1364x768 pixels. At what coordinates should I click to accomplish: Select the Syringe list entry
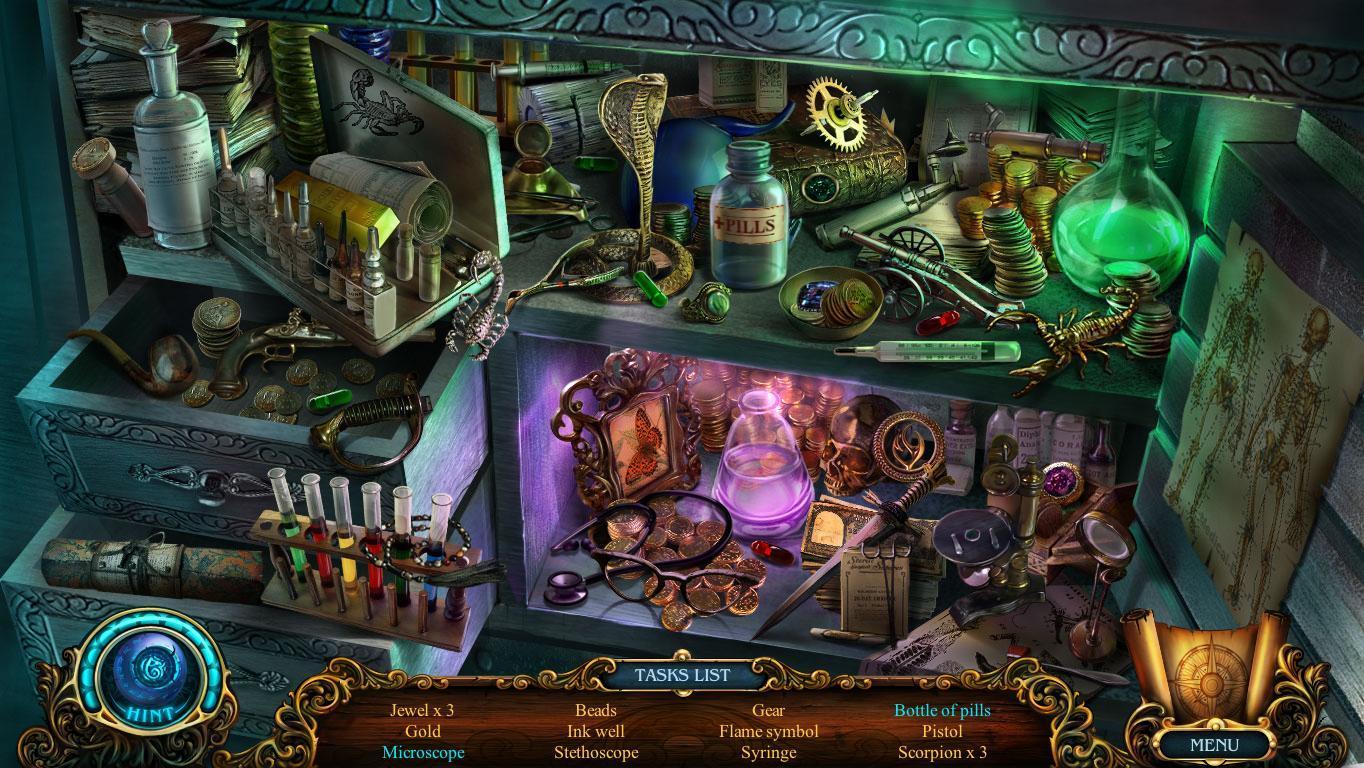tap(768, 753)
